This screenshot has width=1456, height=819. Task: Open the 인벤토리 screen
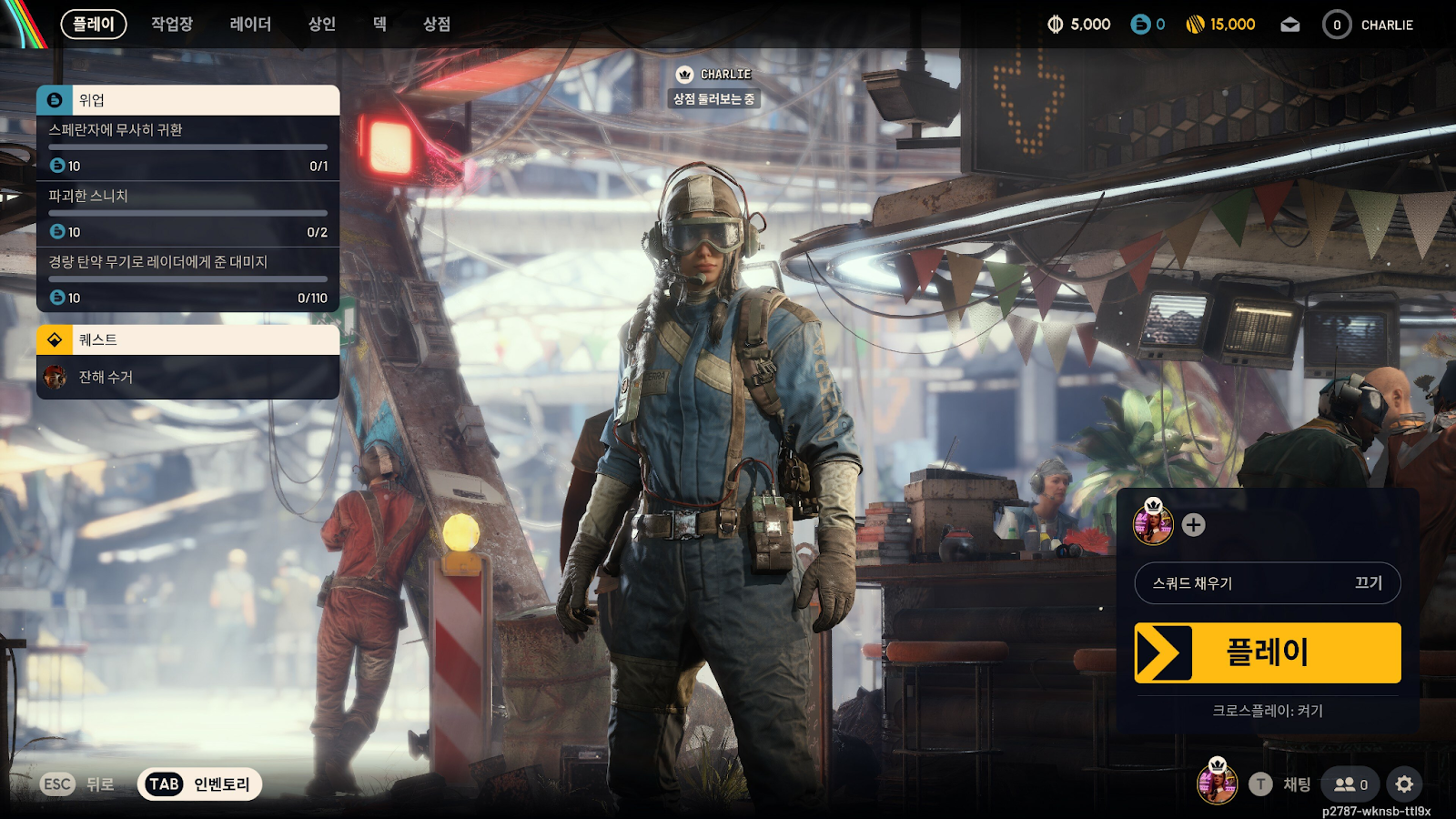199,784
